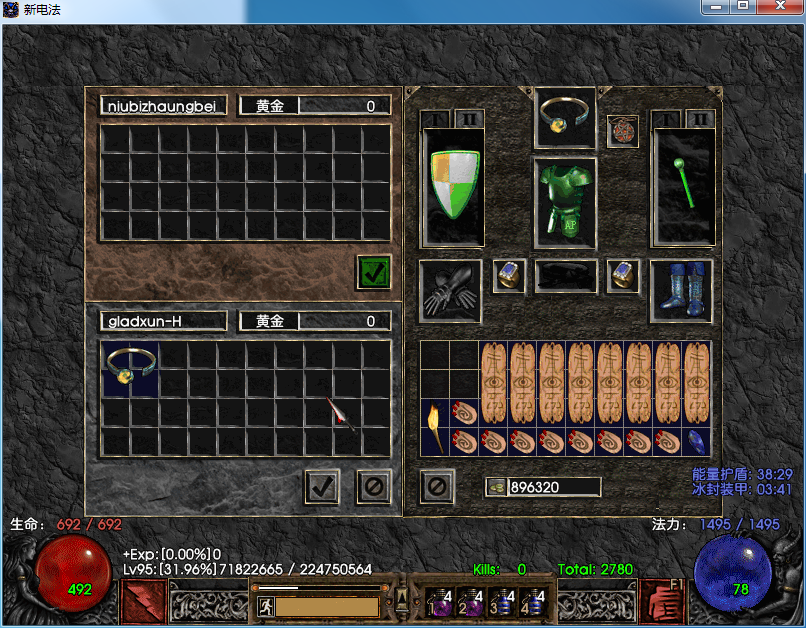The width and height of the screenshot is (806, 628).
Task: Click the gold pile button beside 896320
Action: 496,487
